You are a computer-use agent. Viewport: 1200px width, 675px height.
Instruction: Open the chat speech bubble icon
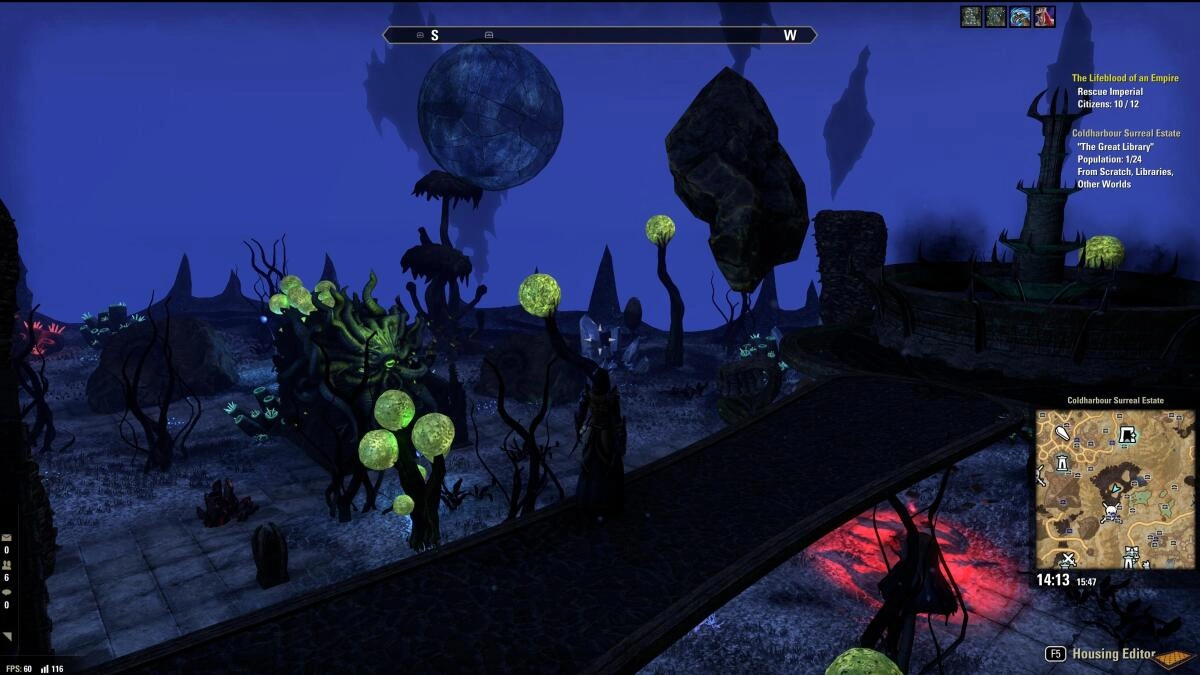7,592
